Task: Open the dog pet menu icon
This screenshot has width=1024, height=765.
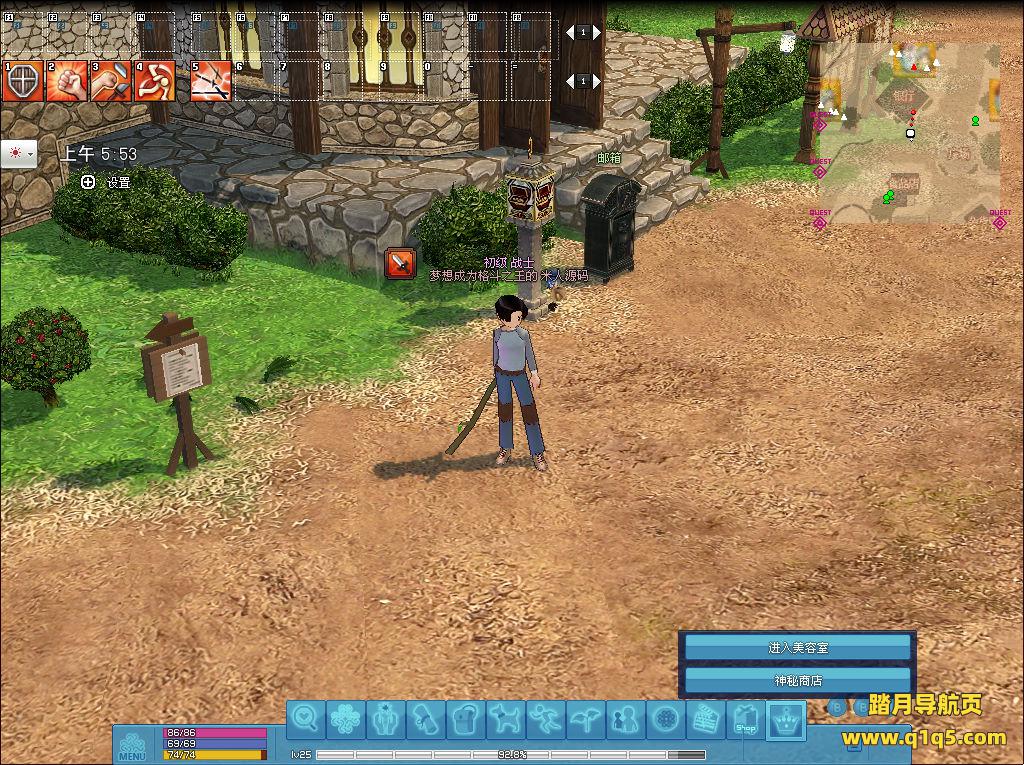Action: click(506, 719)
